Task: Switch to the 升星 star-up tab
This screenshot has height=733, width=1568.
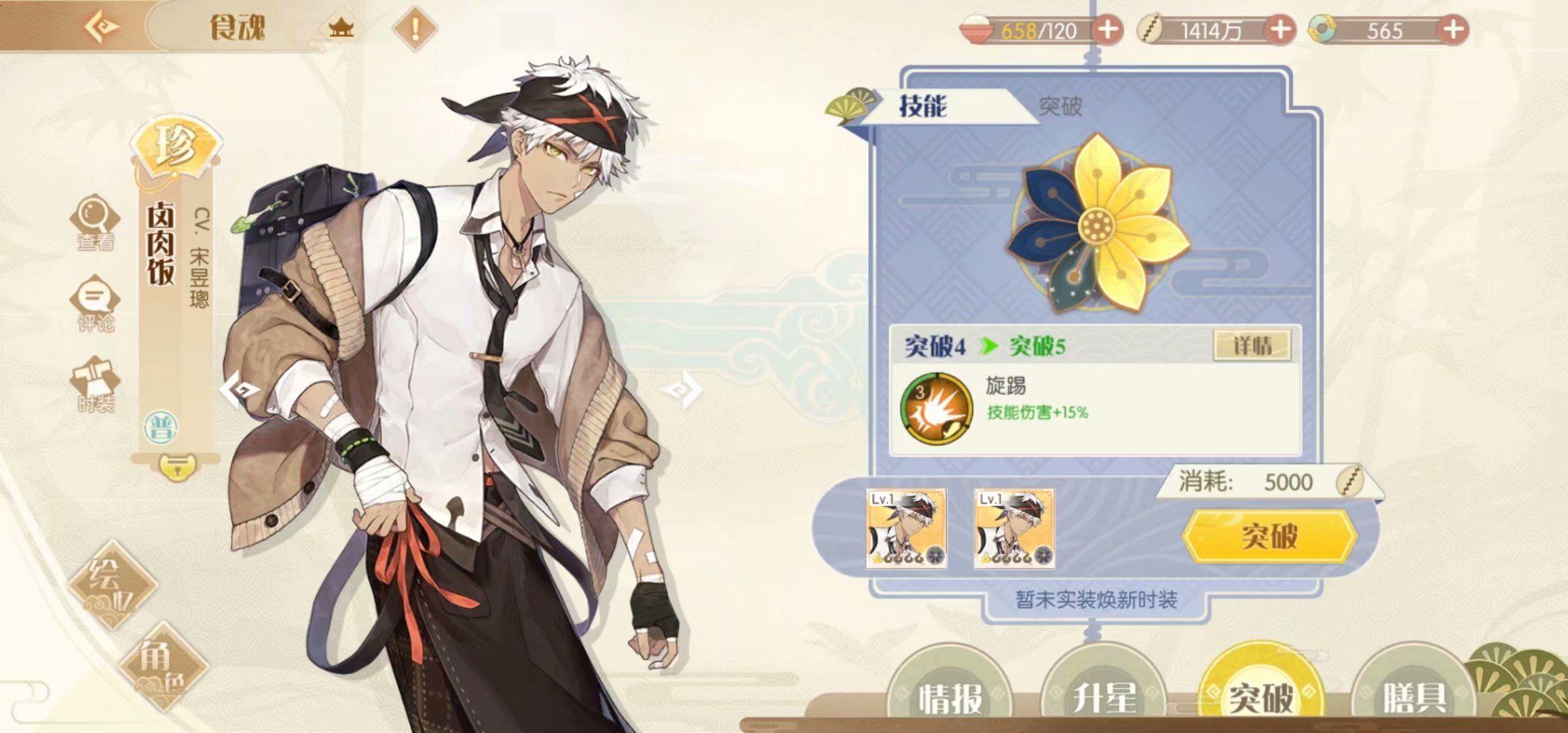Action: point(1104,696)
